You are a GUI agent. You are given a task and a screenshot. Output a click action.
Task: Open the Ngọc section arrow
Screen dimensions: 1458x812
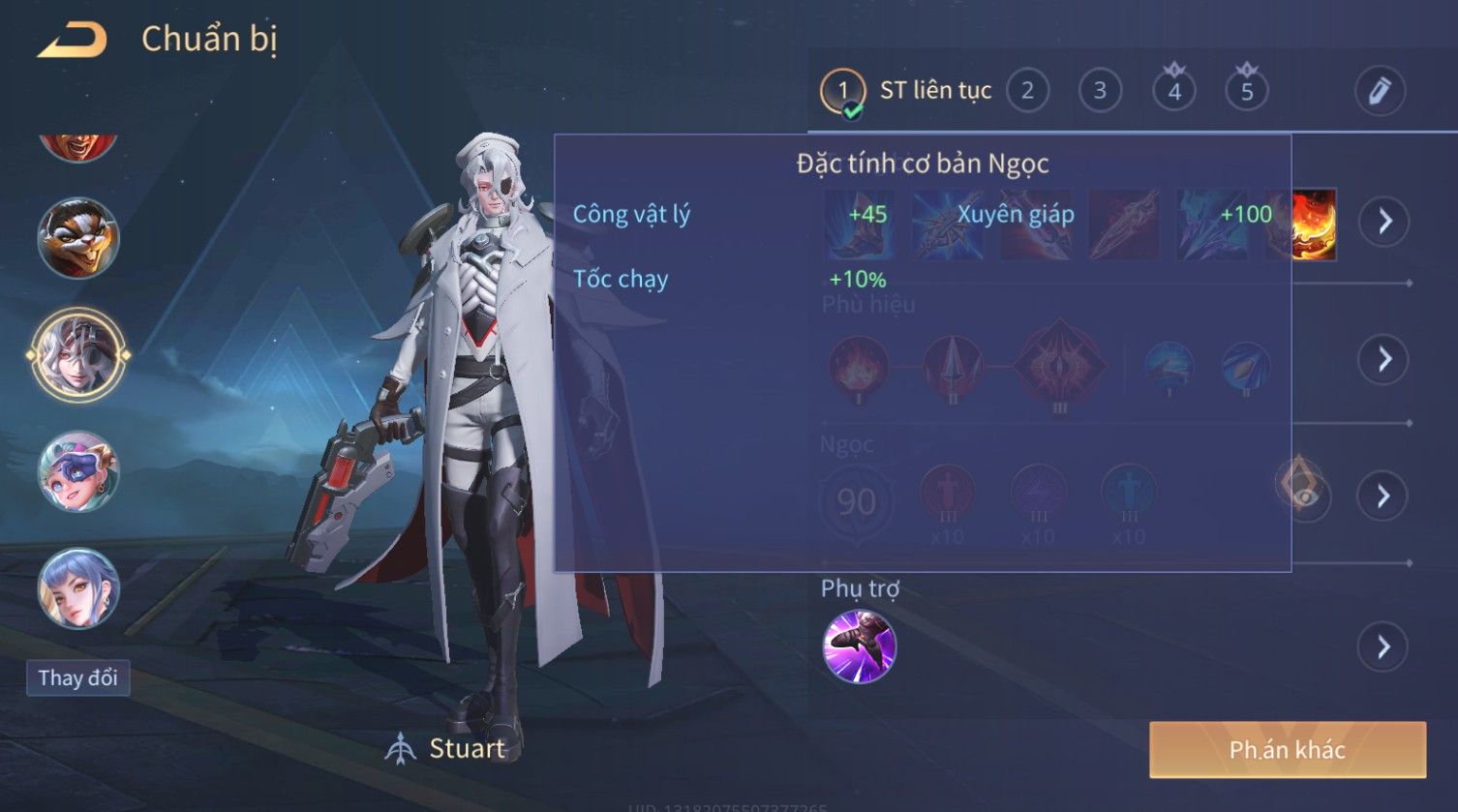[x=1384, y=496]
